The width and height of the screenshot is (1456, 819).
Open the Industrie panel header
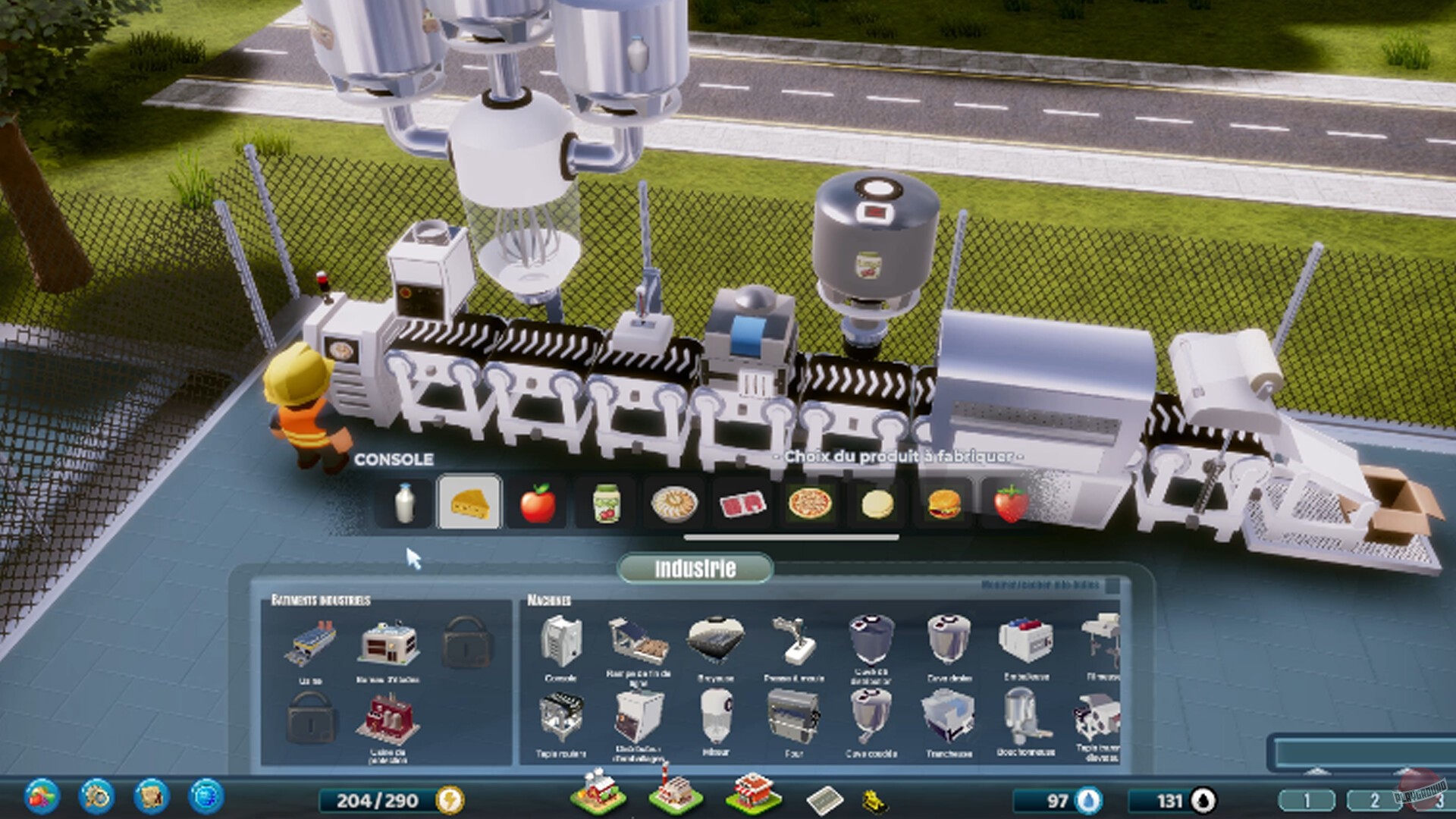[694, 569]
